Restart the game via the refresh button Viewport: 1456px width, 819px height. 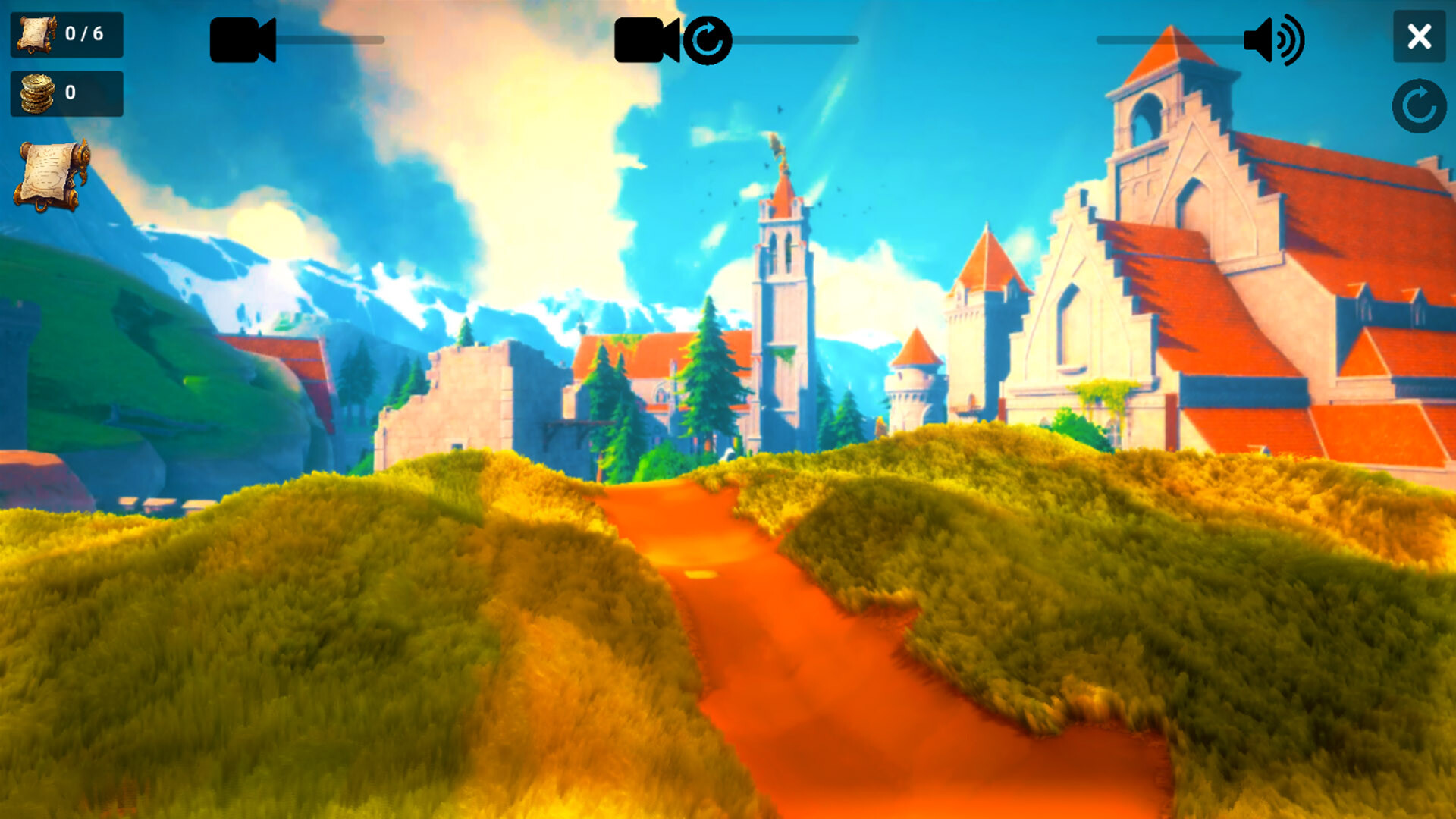[1418, 104]
